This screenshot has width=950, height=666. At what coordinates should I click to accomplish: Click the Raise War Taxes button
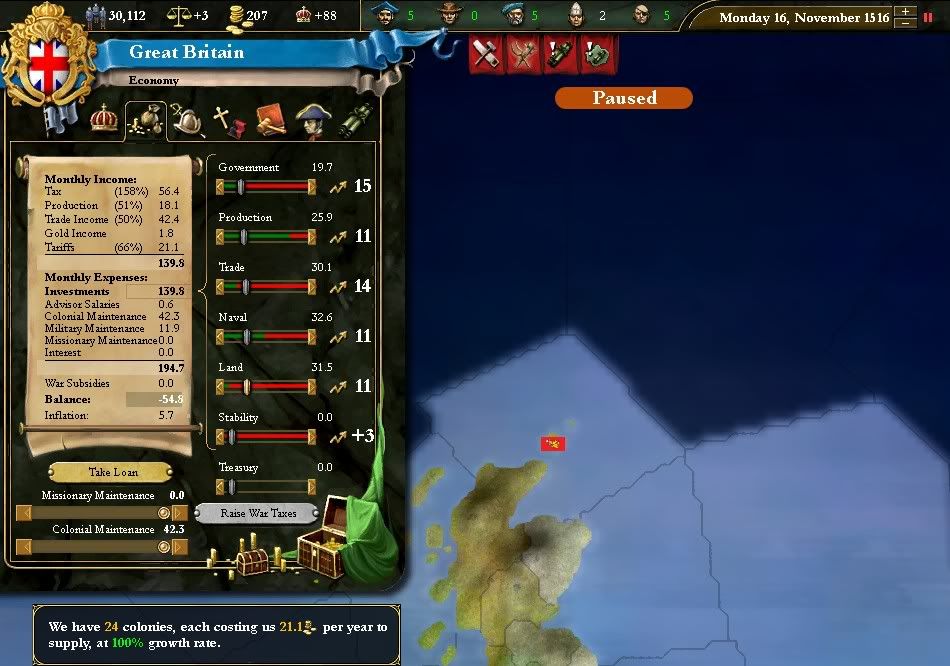(x=259, y=513)
